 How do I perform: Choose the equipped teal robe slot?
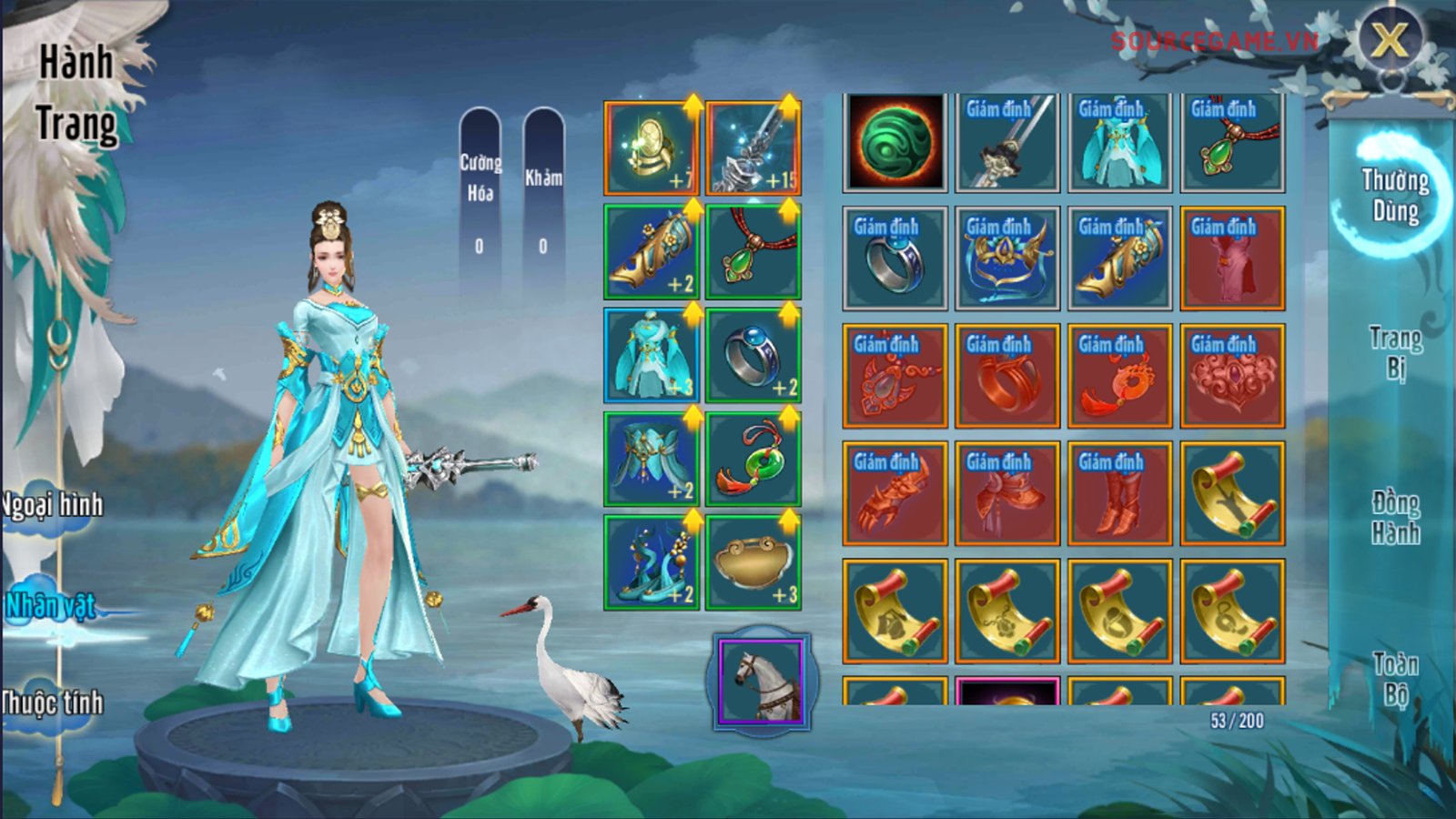pyautogui.click(x=652, y=356)
